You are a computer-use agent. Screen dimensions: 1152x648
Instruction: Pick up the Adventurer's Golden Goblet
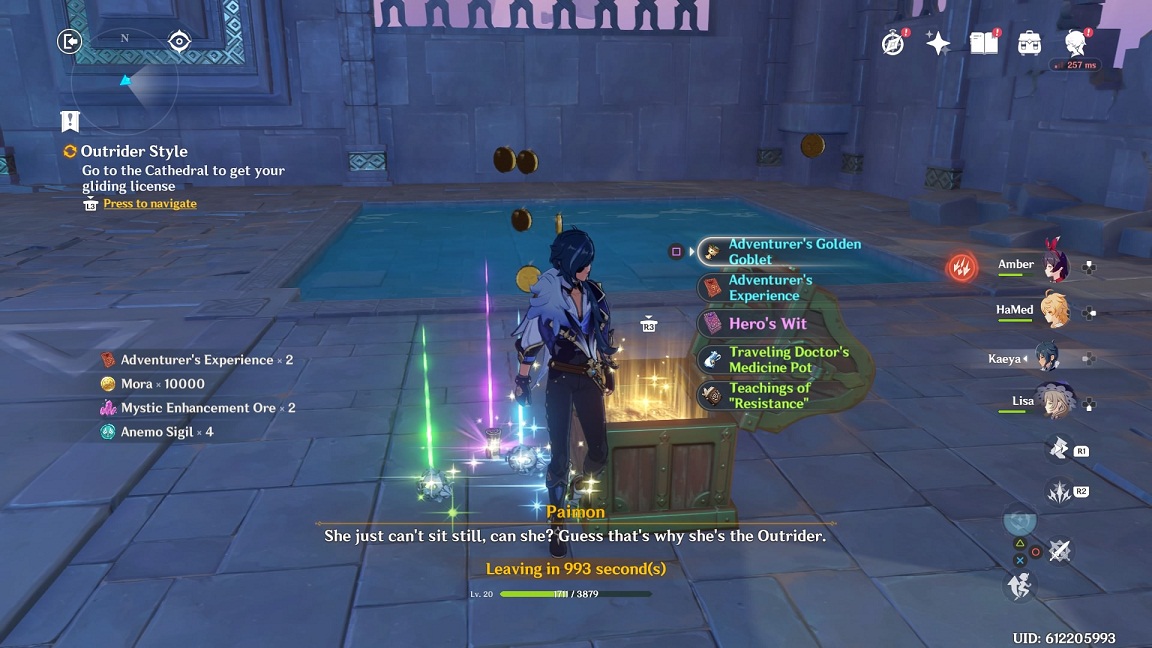pyautogui.click(x=781, y=251)
